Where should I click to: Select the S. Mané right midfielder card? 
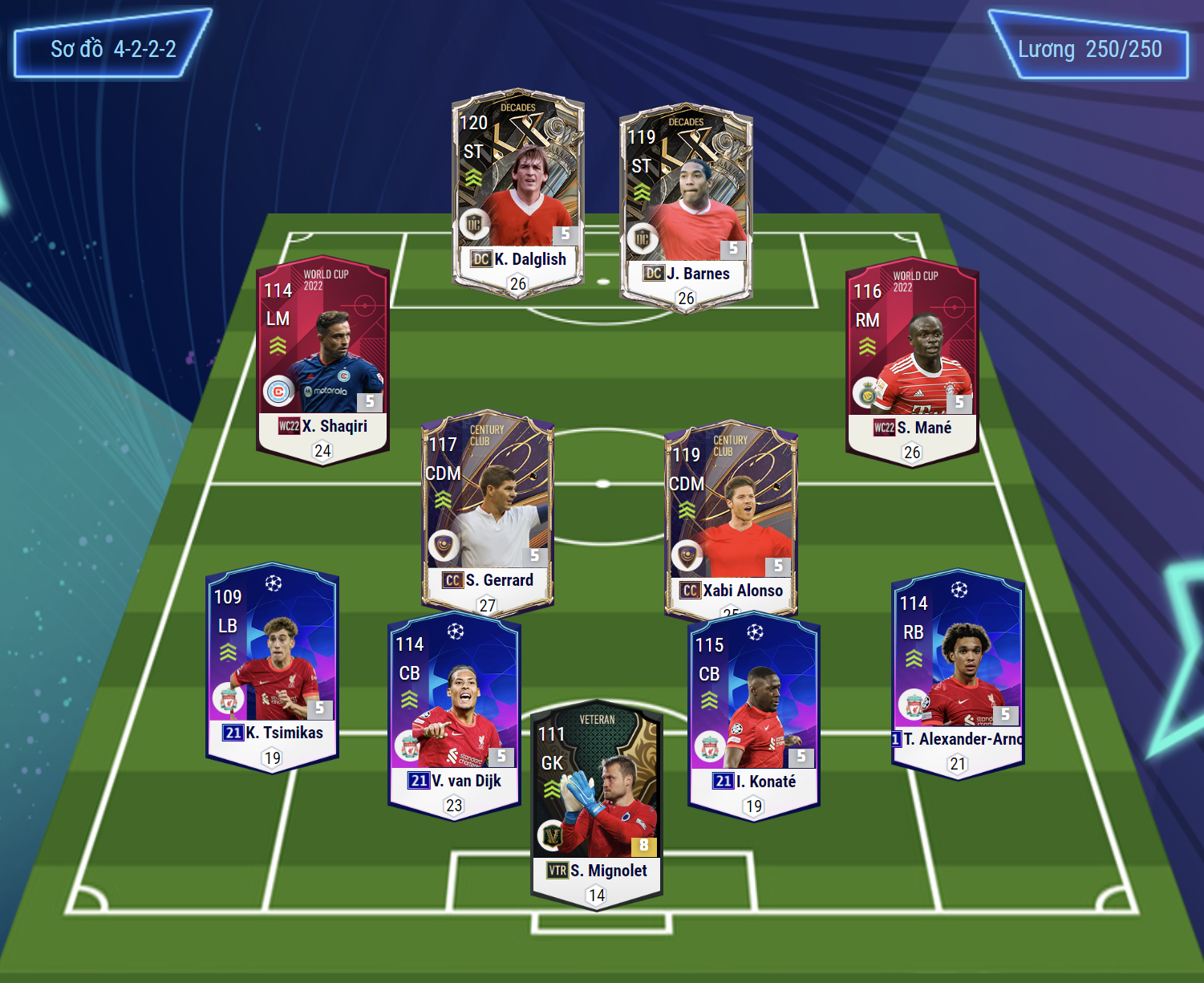pyautogui.click(x=912, y=361)
